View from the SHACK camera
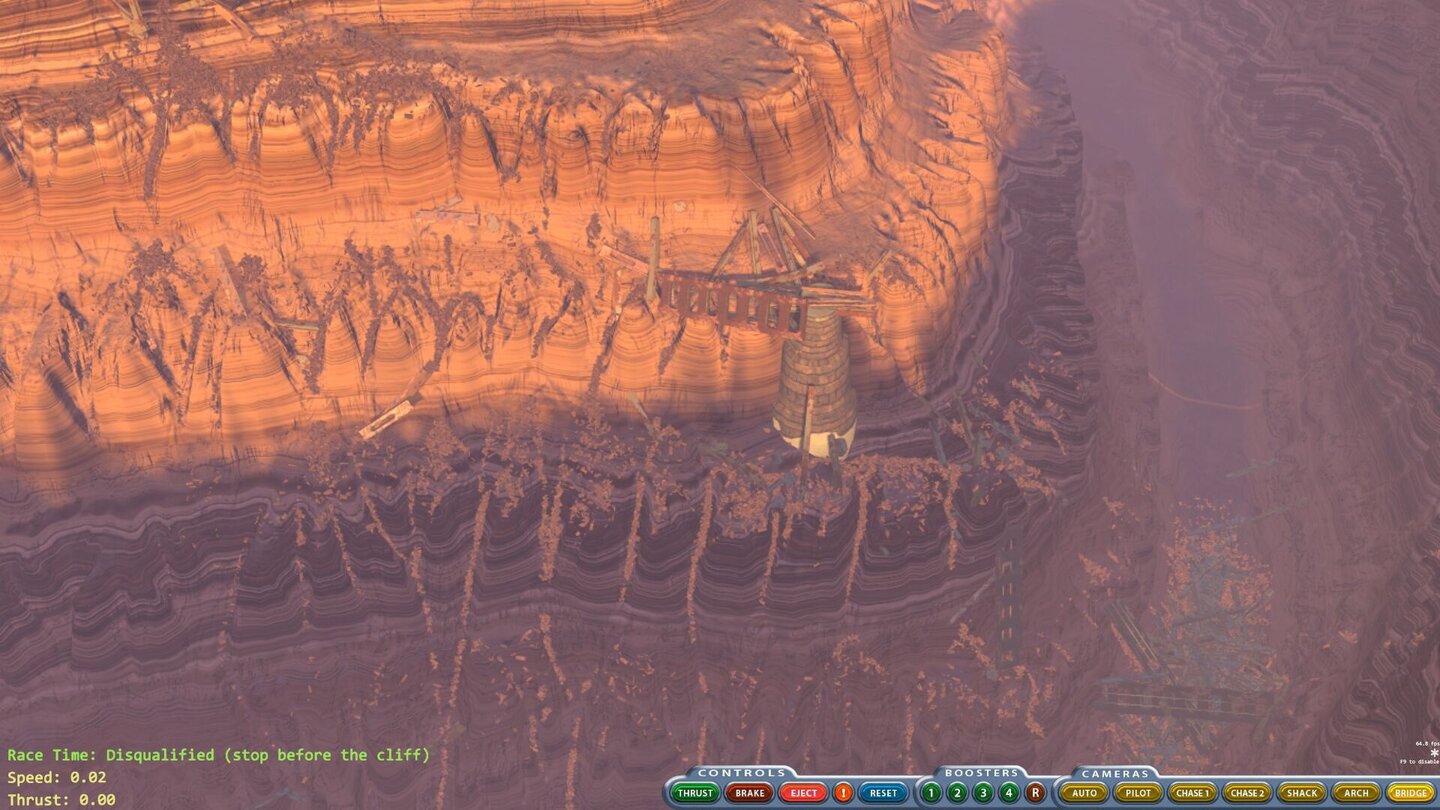This screenshot has height=810, width=1440. pyautogui.click(x=1300, y=792)
